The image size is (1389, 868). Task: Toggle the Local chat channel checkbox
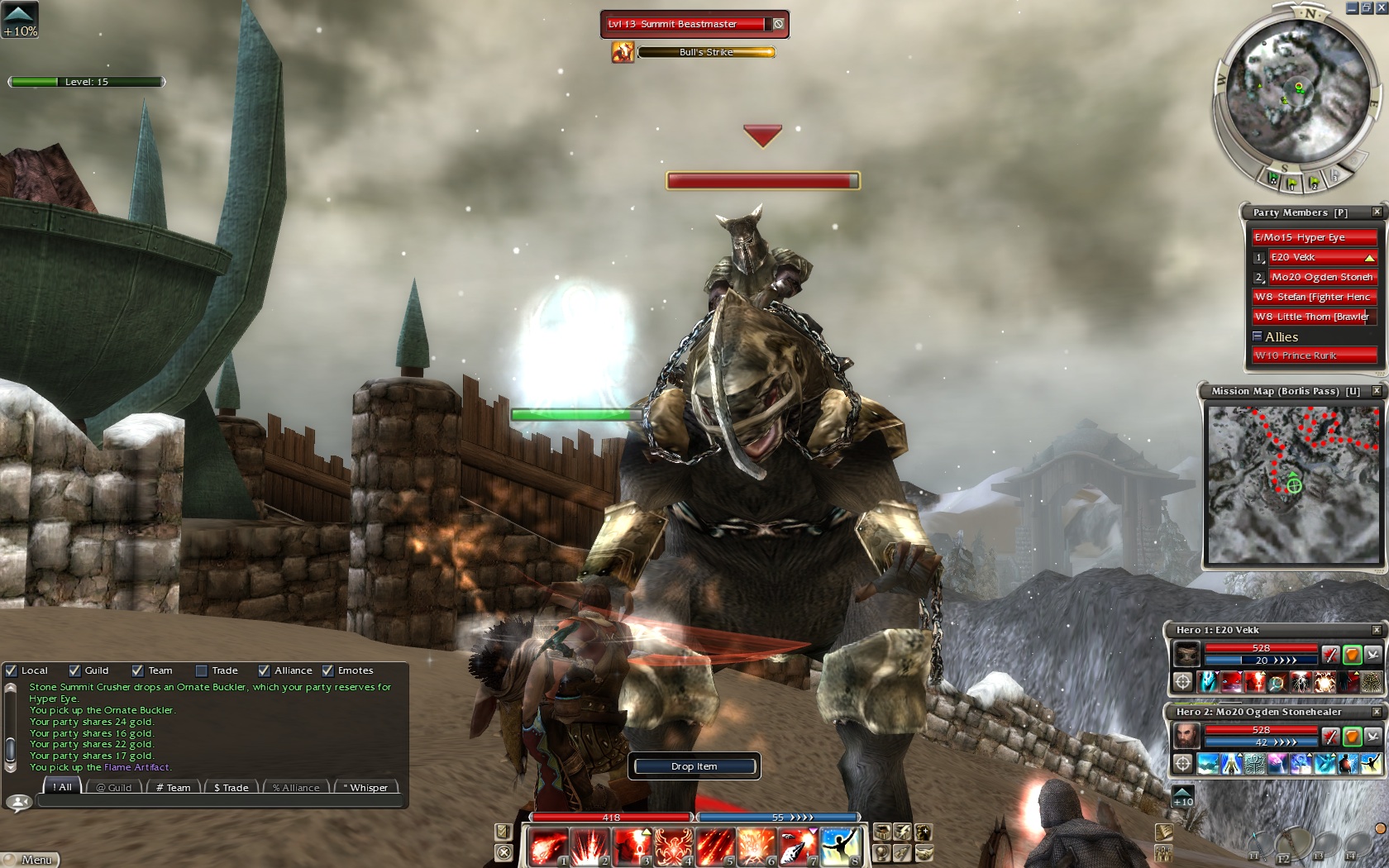click(x=12, y=670)
